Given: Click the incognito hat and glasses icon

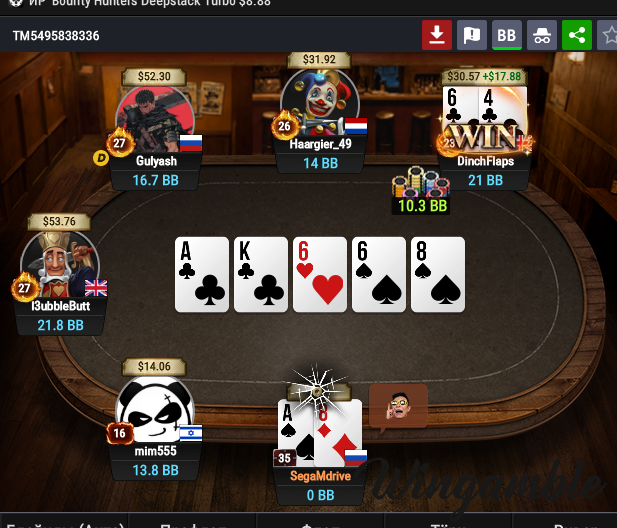Looking at the screenshot, I should tap(541, 36).
